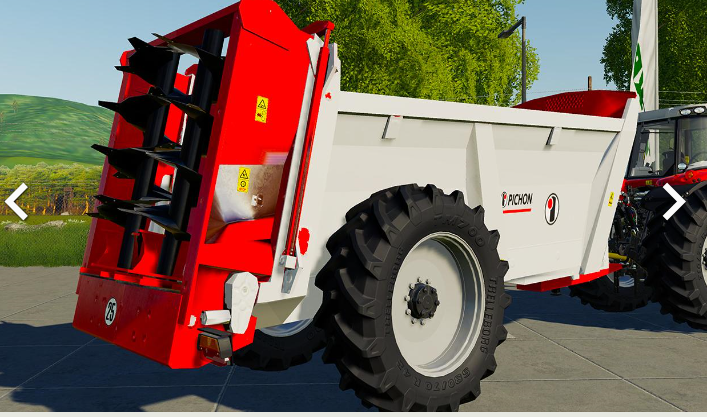This screenshot has height=417, width=707.
Task: Go to the previous gallery image
Action: (16, 201)
